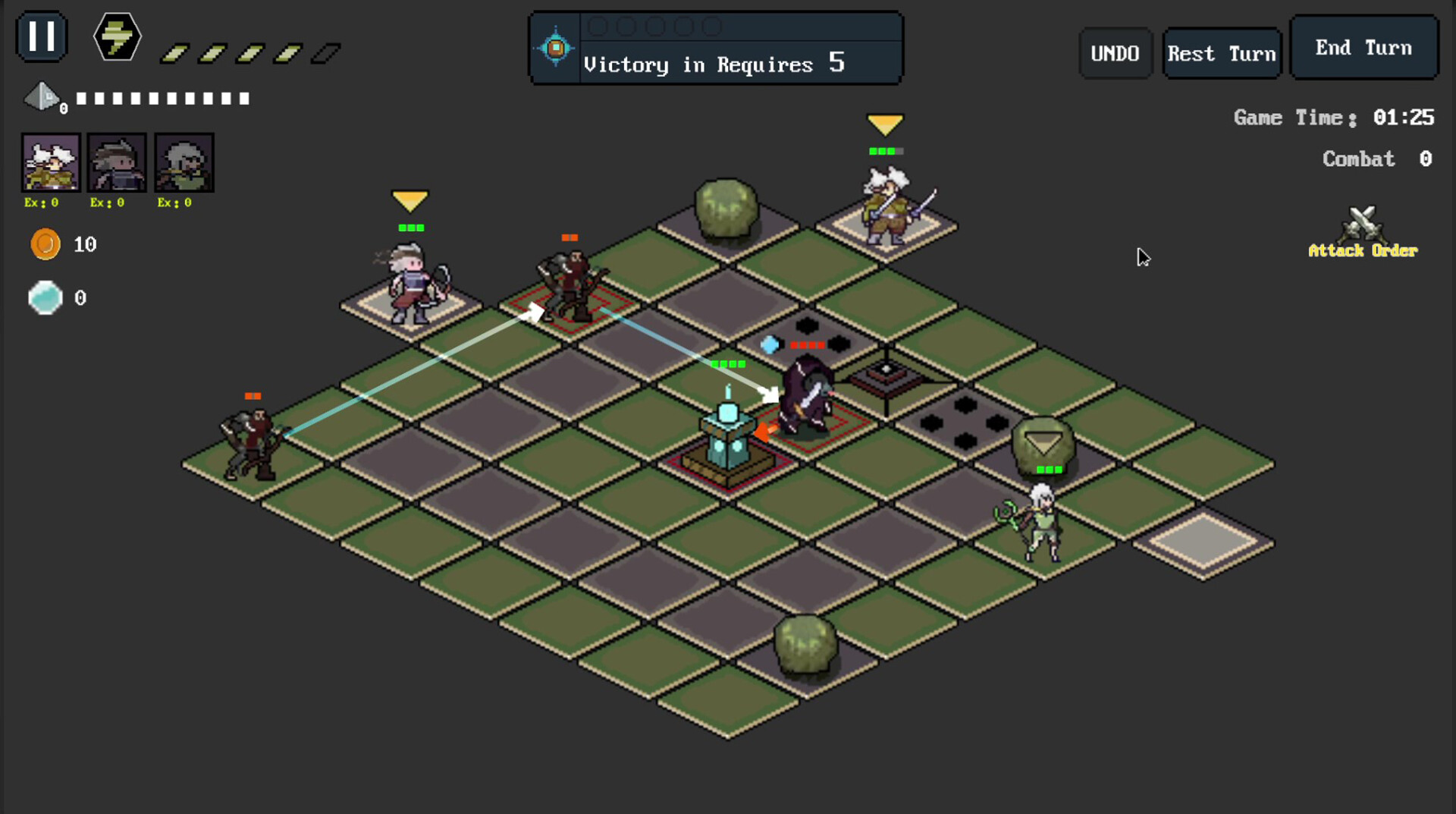Toggle the yellow arrow above the swordsman unit
Screen dimensions: 1456x814
pos(885,121)
